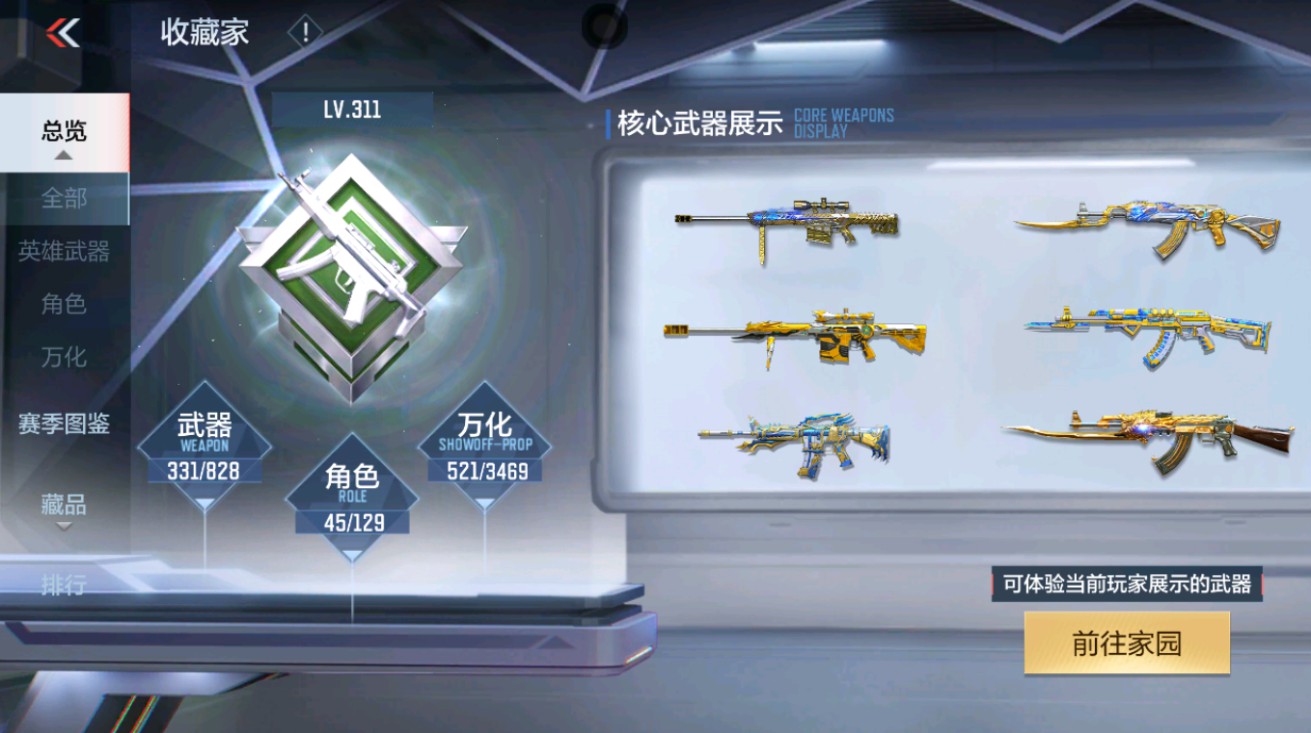Switch to the 赛季图鉴 section
The height and width of the screenshot is (733, 1311).
point(64,425)
